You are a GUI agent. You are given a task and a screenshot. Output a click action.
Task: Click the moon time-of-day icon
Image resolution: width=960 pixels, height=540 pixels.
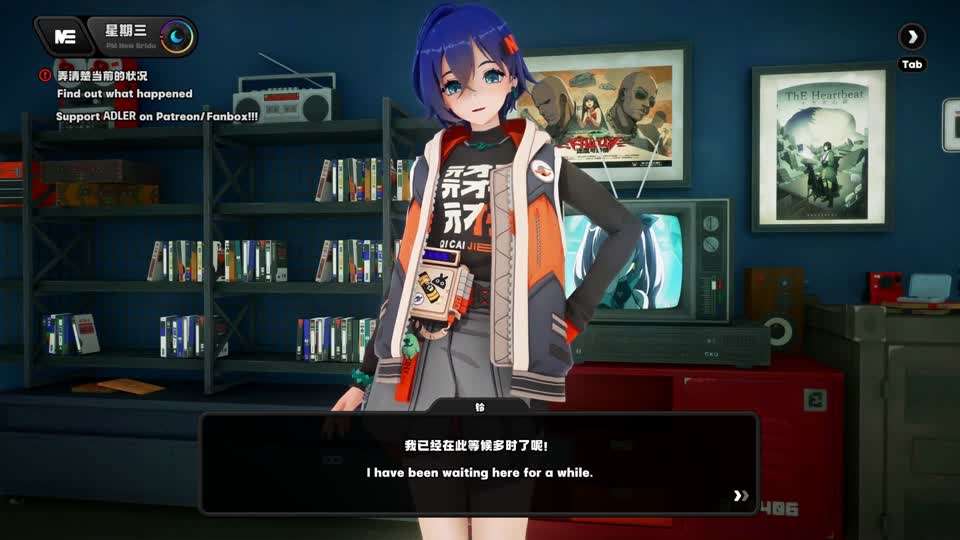(x=178, y=37)
